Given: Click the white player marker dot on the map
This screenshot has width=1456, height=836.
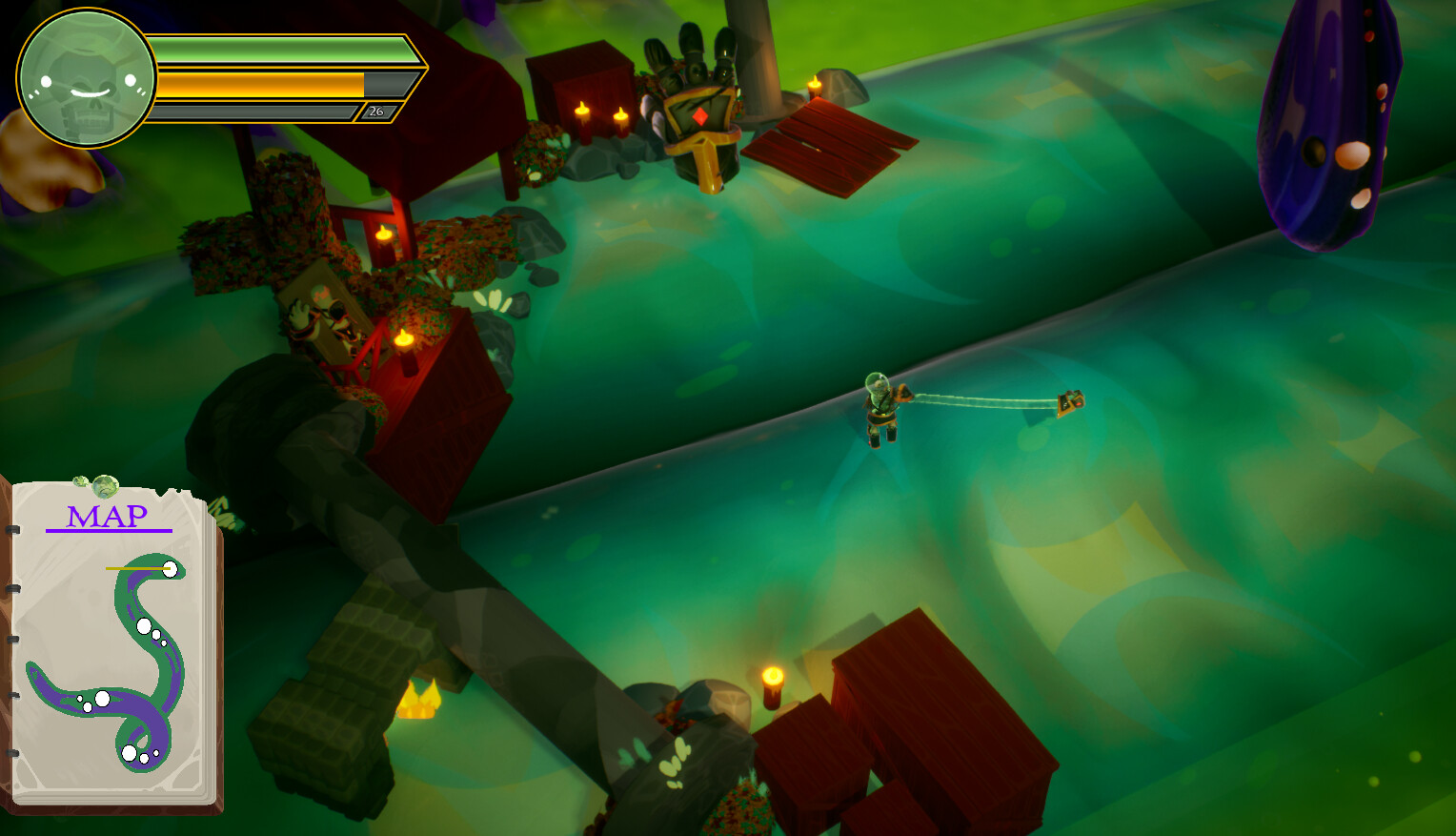Looking at the screenshot, I should coord(170,570).
